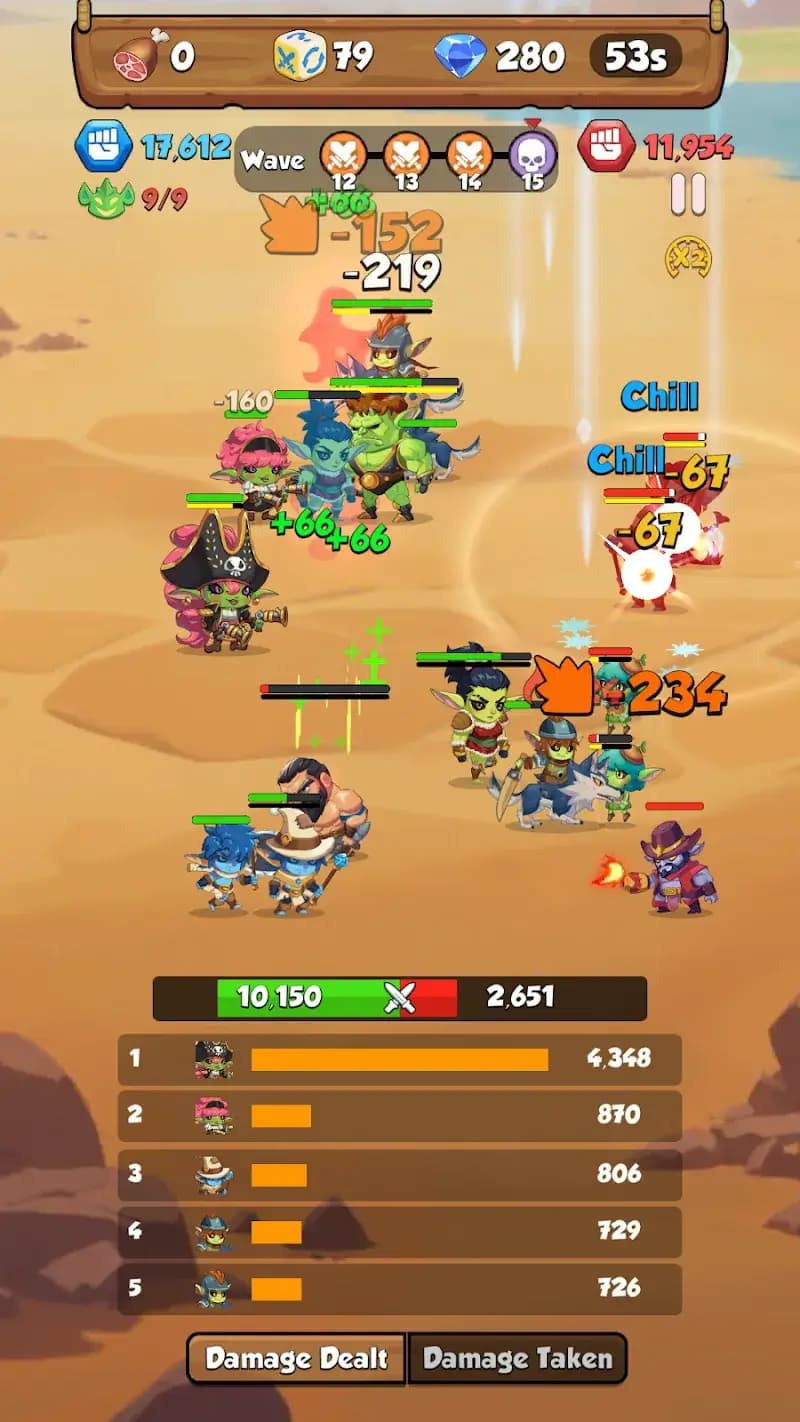Viewport: 800px width, 1422px height.
Task: Select the Damage Dealt tab
Action: [296, 1359]
